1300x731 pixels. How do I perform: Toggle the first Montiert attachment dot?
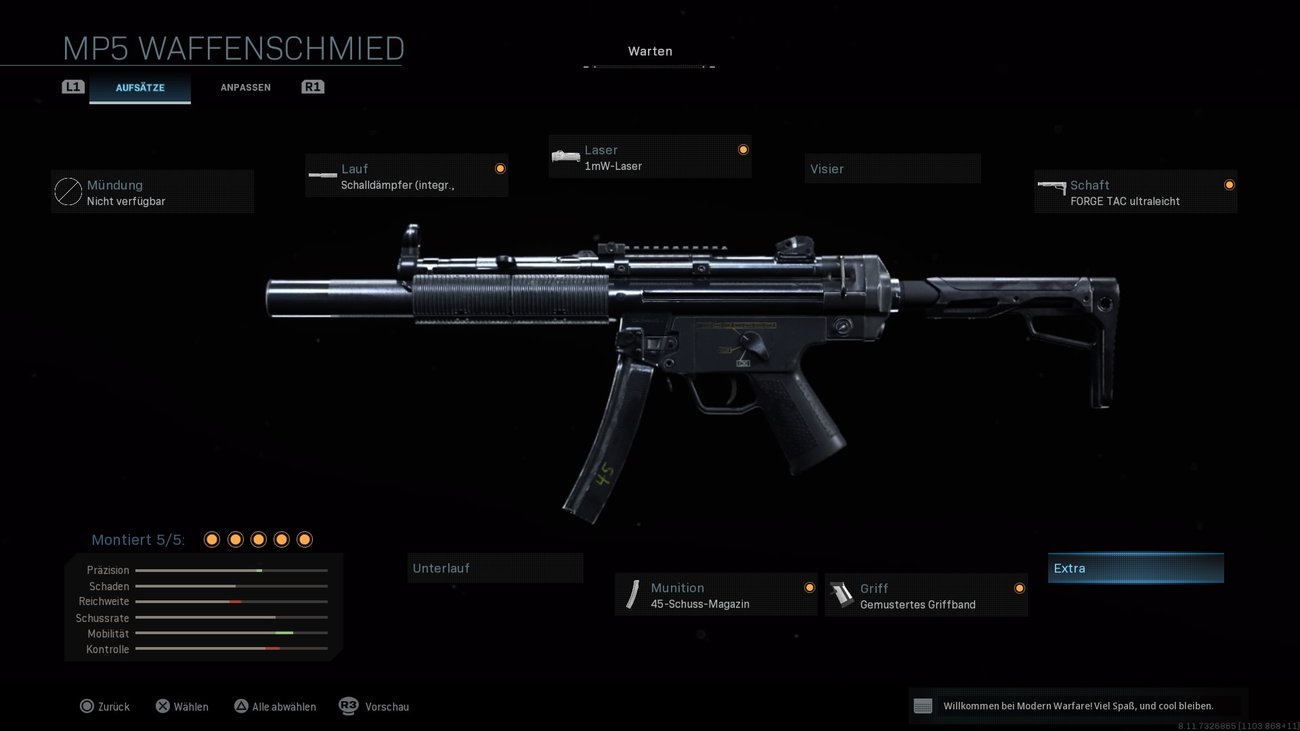pos(211,538)
